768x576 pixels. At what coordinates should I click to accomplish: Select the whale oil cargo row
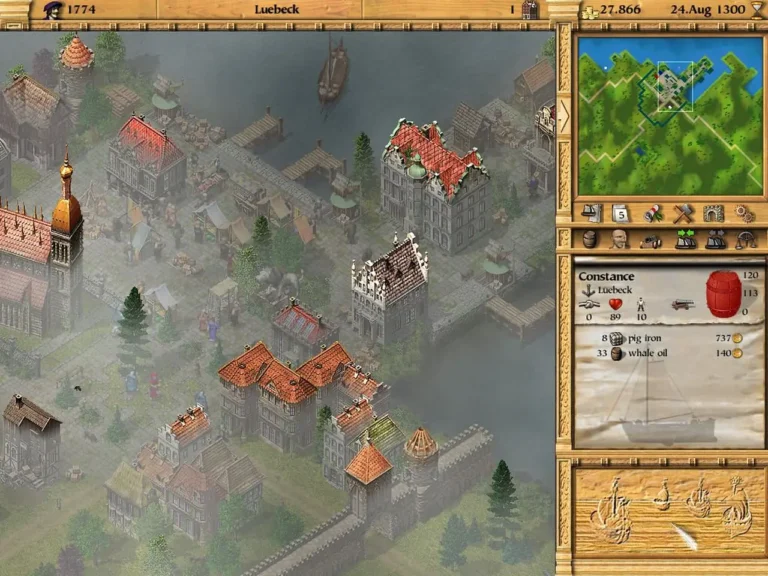(x=662, y=353)
